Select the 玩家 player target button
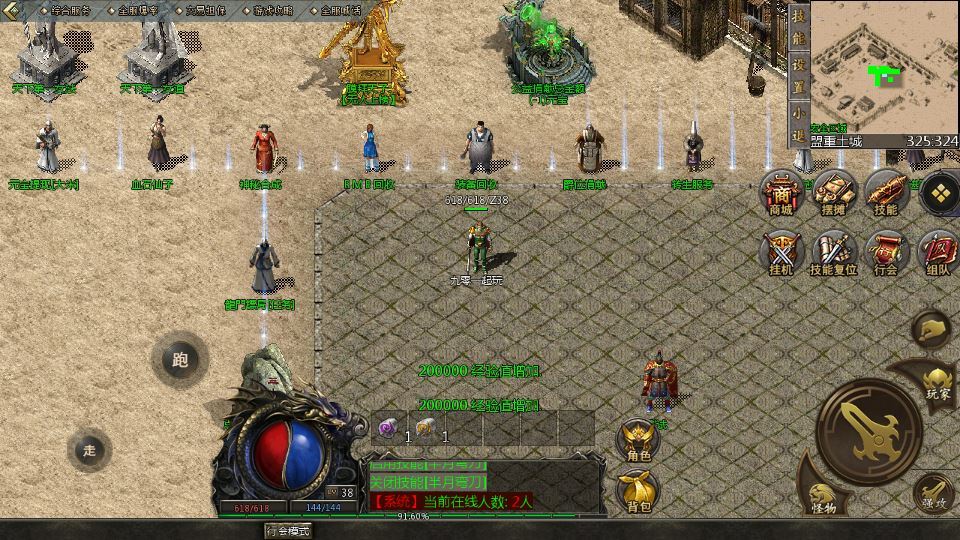Image resolution: width=960 pixels, height=540 pixels. (x=936, y=380)
